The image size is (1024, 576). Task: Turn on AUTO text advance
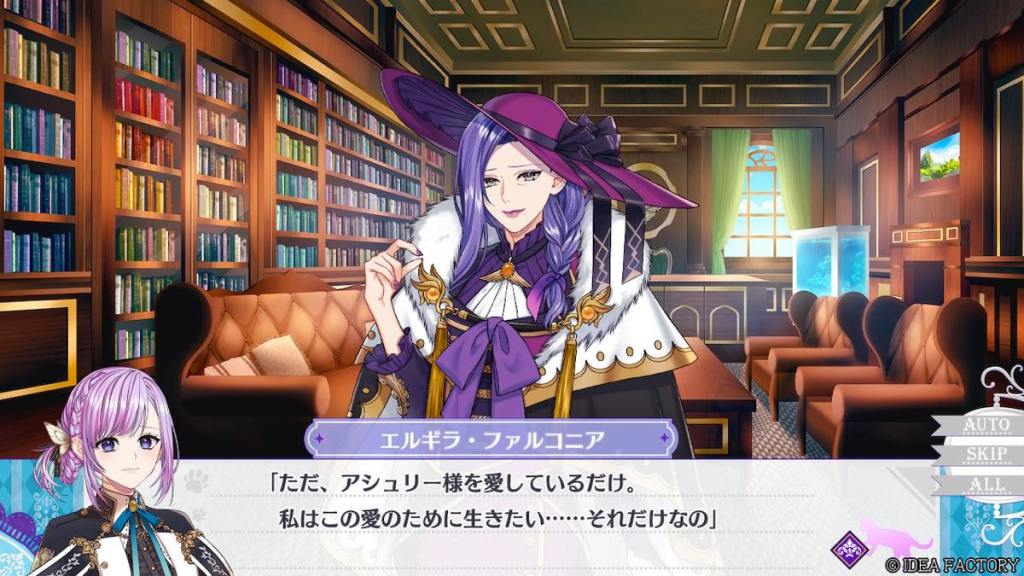(x=983, y=425)
